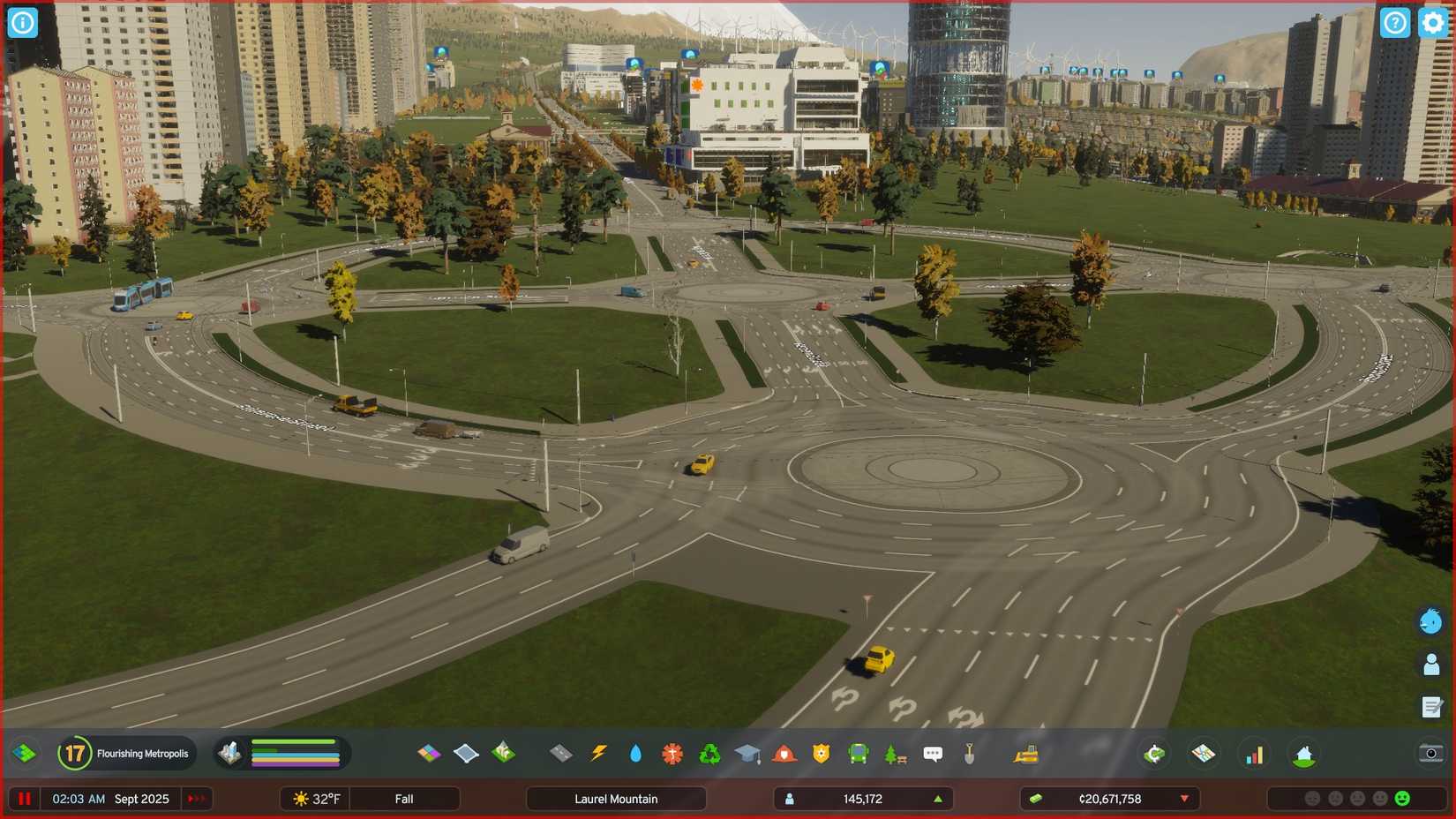This screenshot has height=819, width=1456.
Task: Open the Healthcare services menu
Action: tap(672, 753)
